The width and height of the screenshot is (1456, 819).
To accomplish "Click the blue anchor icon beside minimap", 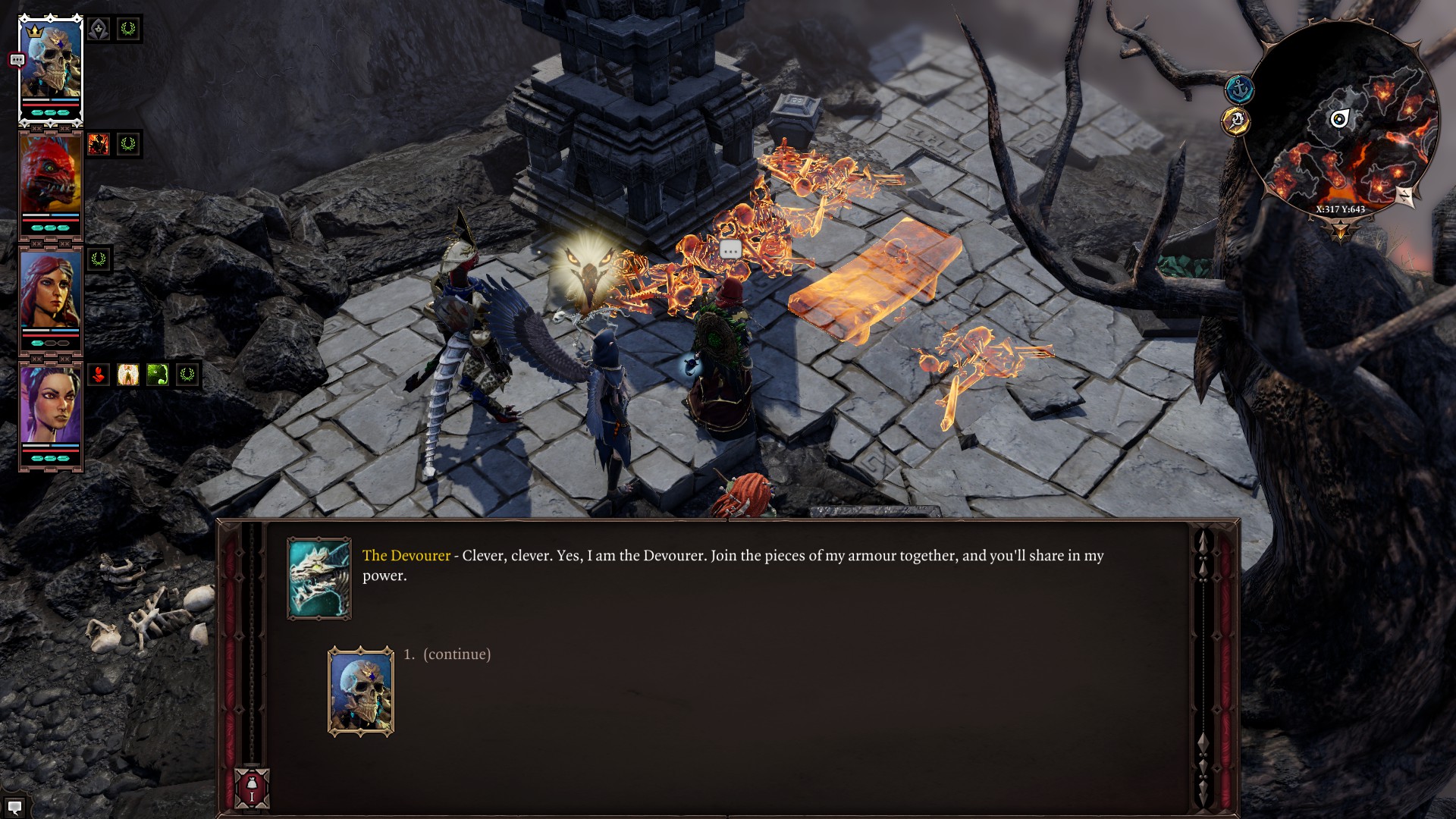I will (x=1239, y=89).
